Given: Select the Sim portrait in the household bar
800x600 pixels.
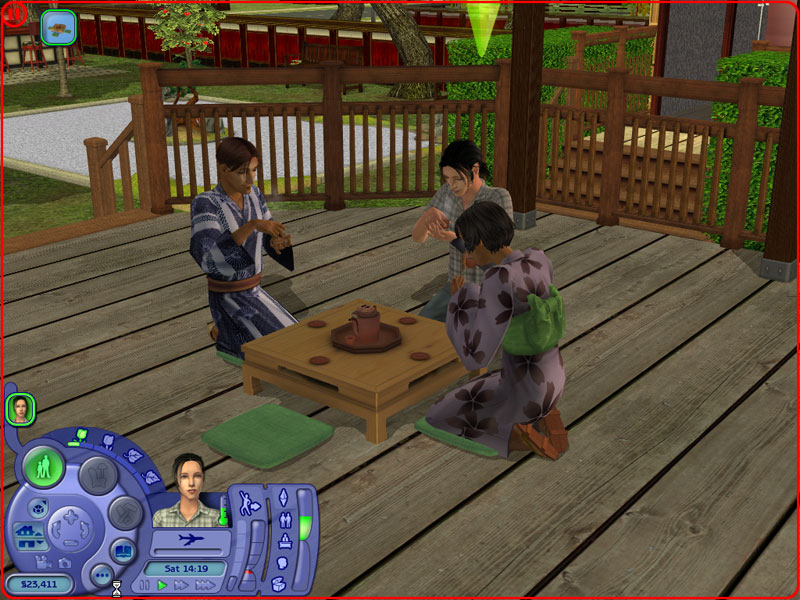Looking at the screenshot, I should (x=20, y=409).
